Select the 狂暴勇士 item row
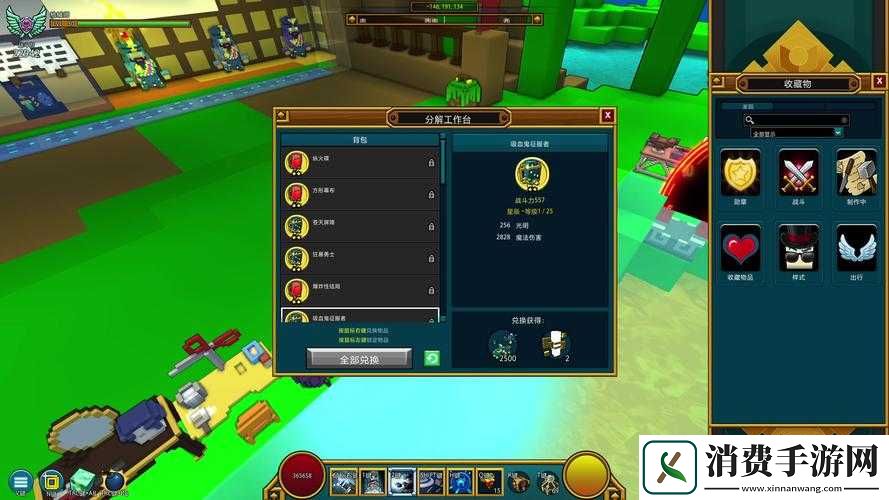 tap(360, 258)
